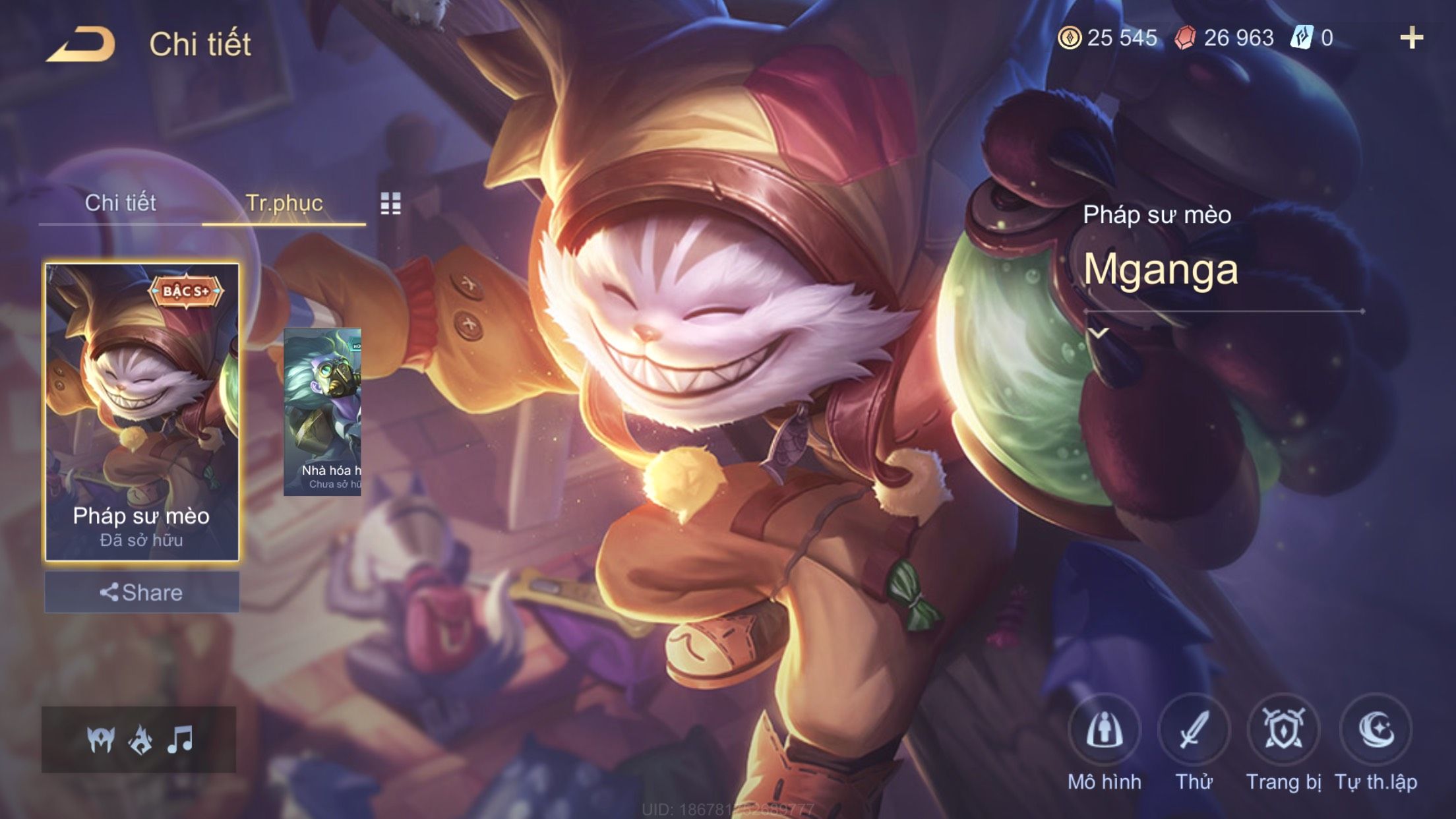Click the plus button to add currency

click(x=1411, y=38)
